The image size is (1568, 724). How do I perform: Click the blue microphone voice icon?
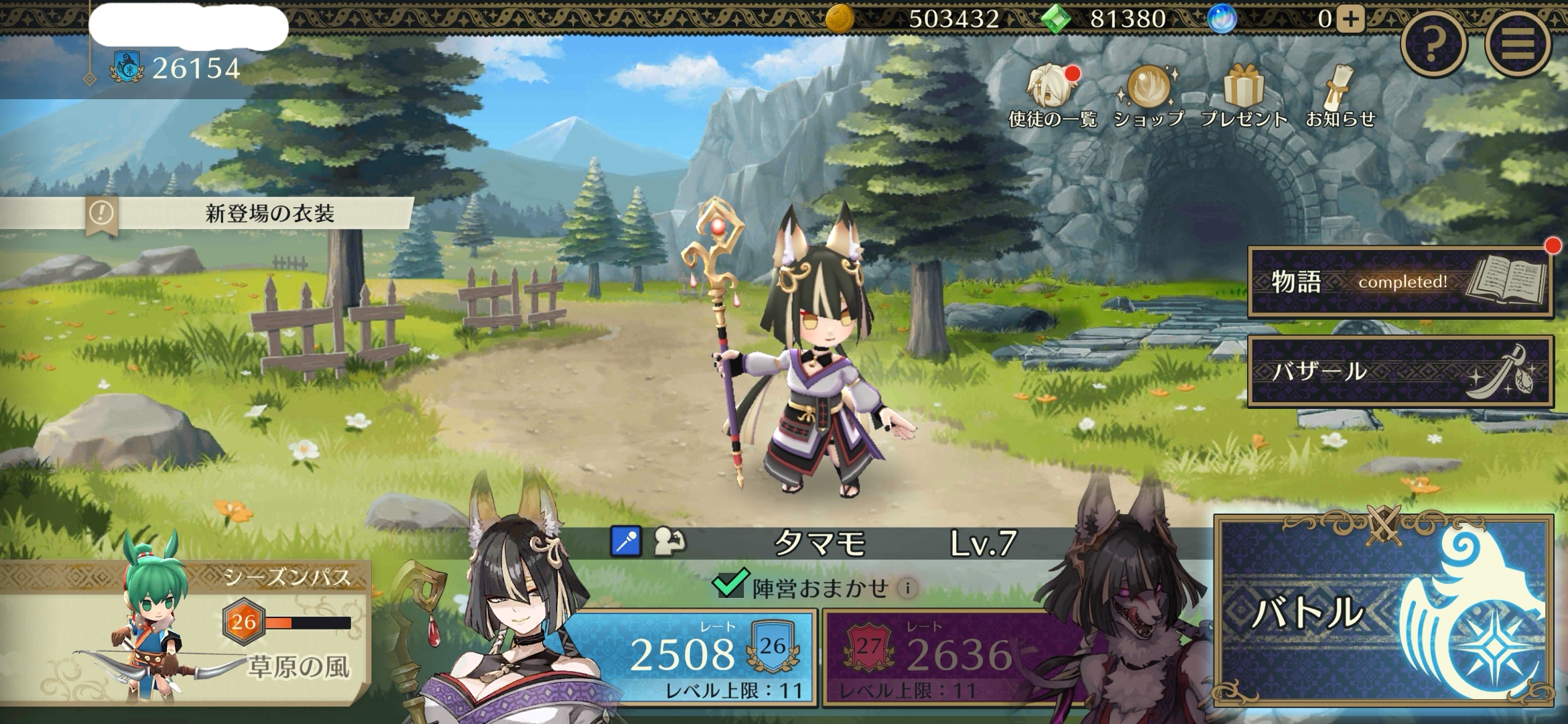point(626,542)
